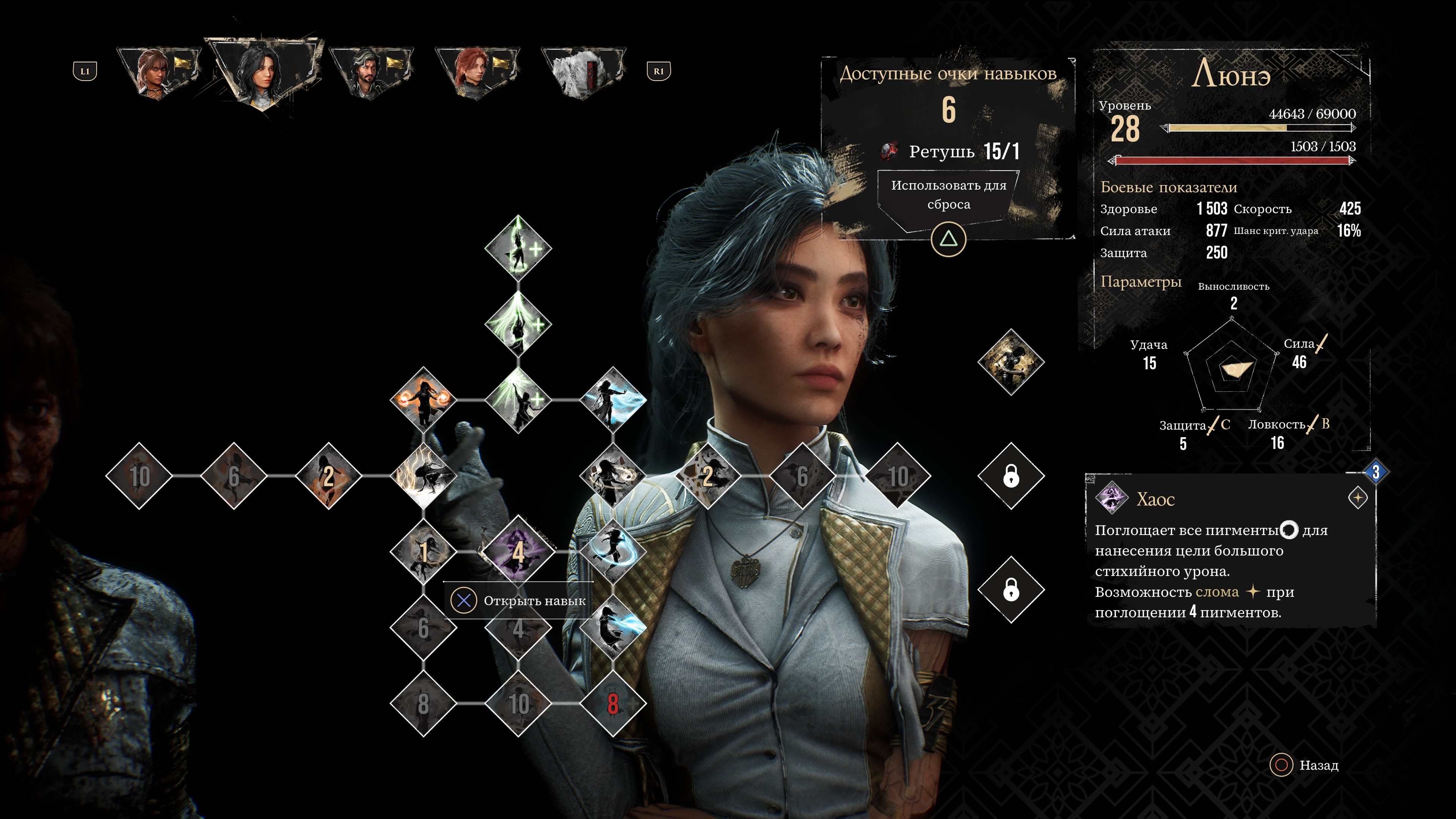The height and width of the screenshot is (819, 1456).
Task: Select the leftmost locked node costing 10
Action: point(139,476)
